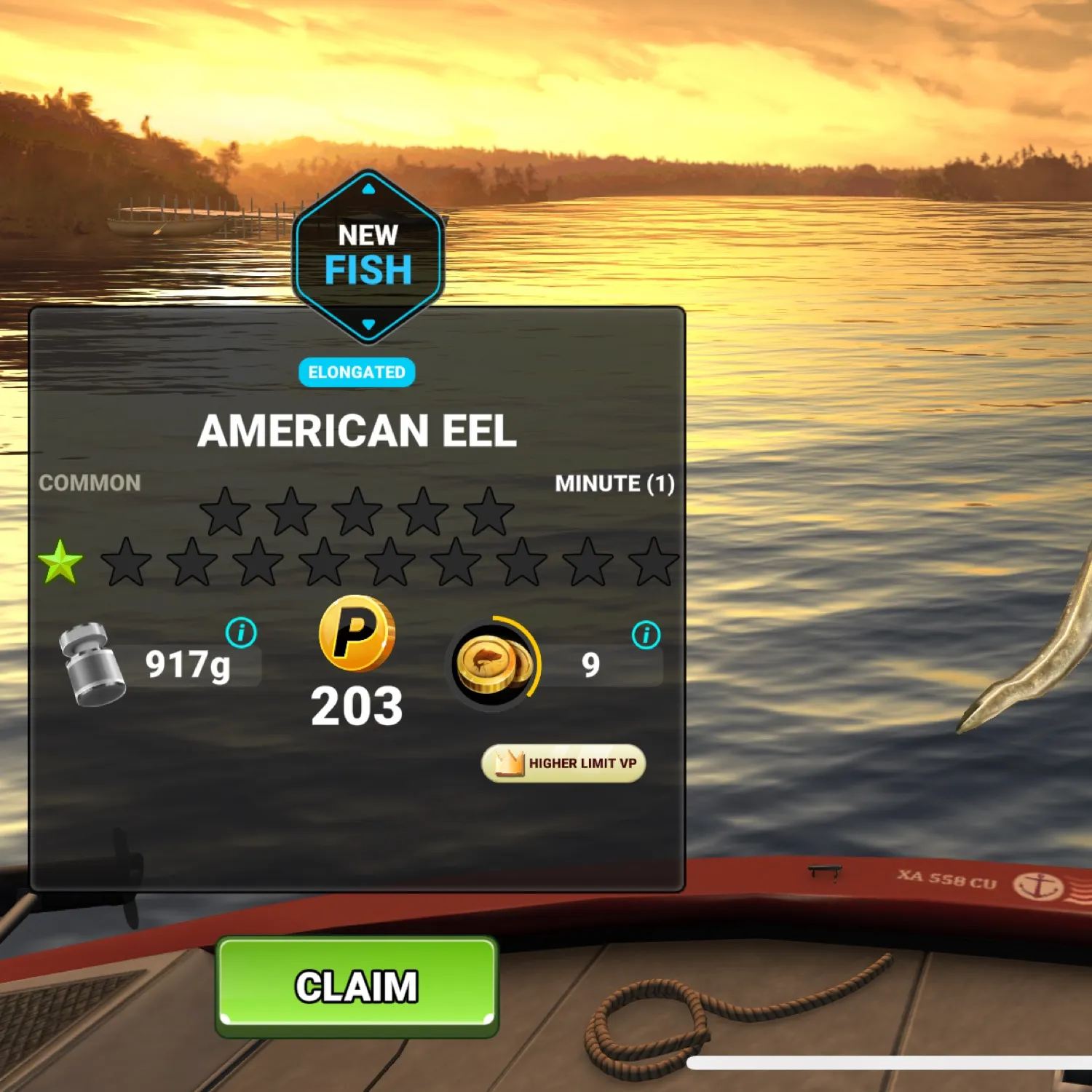Open the Higher Limit VP offer
Image resolution: width=1092 pixels, height=1092 pixels.
[563, 763]
